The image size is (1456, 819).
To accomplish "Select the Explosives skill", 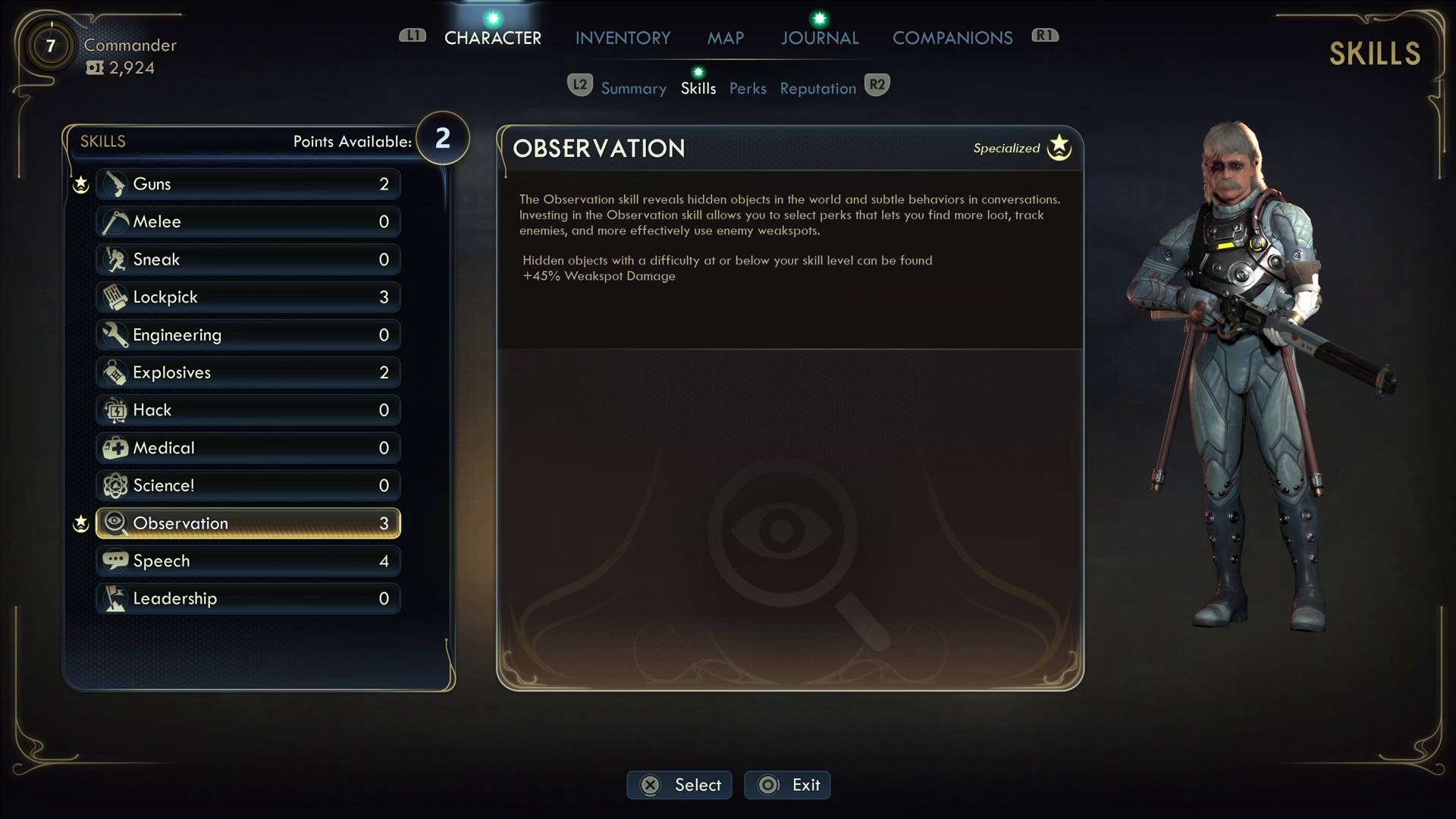I will coord(248,372).
